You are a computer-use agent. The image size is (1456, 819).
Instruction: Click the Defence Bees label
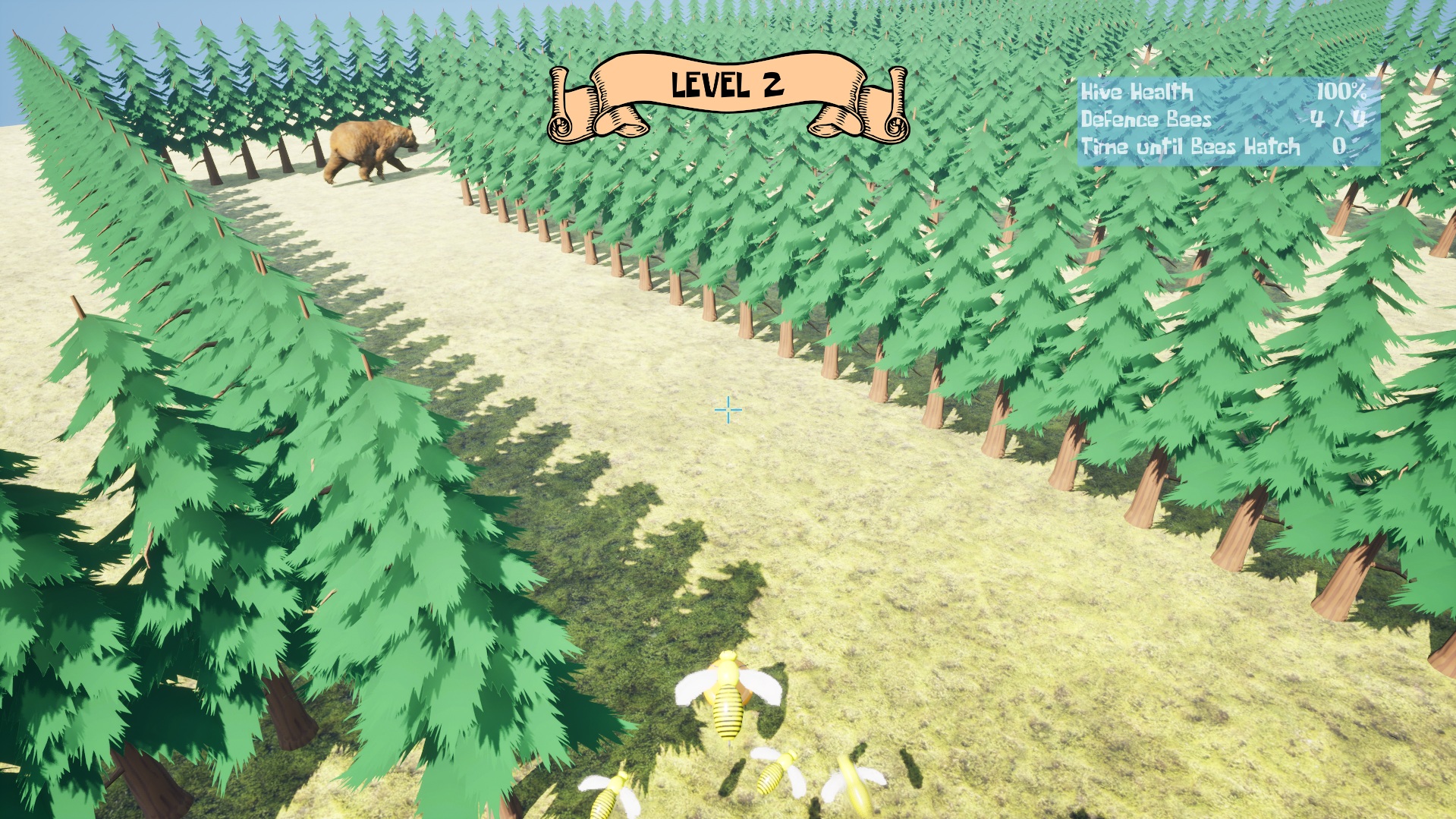click(x=1144, y=121)
